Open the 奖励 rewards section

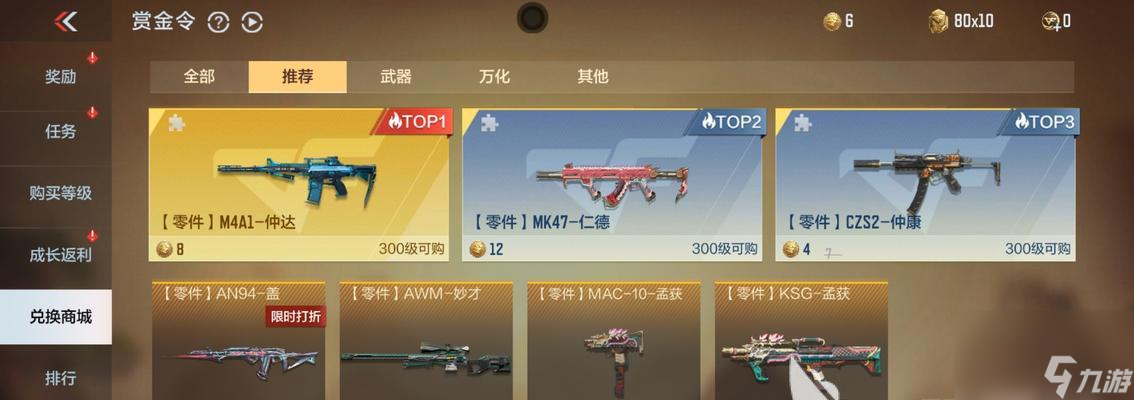pyautogui.click(x=60, y=77)
